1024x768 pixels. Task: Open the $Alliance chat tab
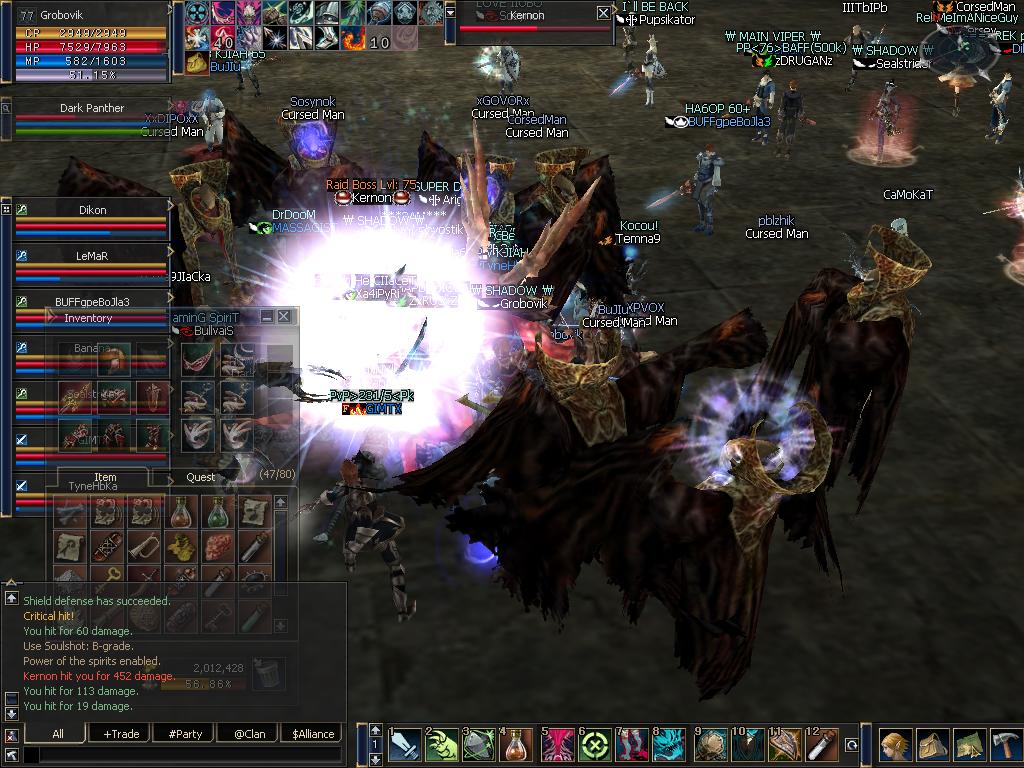pyautogui.click(x=313, y=734)
